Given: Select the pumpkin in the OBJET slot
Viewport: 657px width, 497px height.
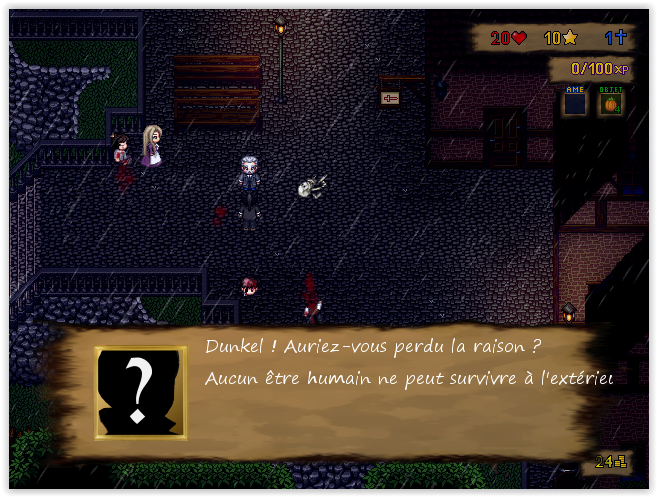Looking at the screenshot, I should (609, 102).
